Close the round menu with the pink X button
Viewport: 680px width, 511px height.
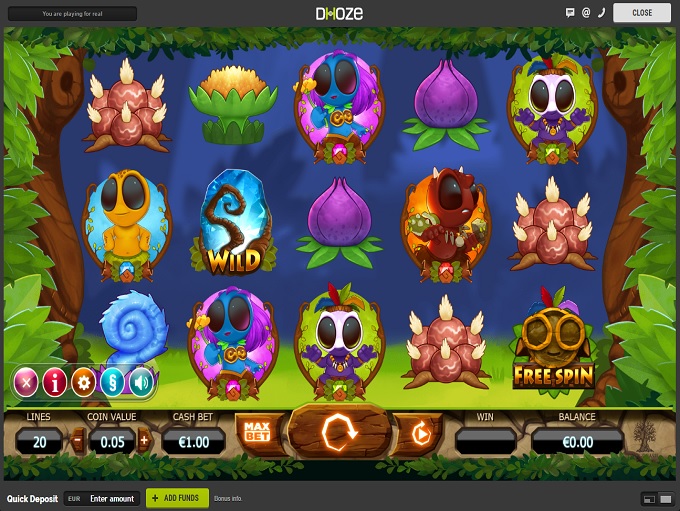pos(27,380)
